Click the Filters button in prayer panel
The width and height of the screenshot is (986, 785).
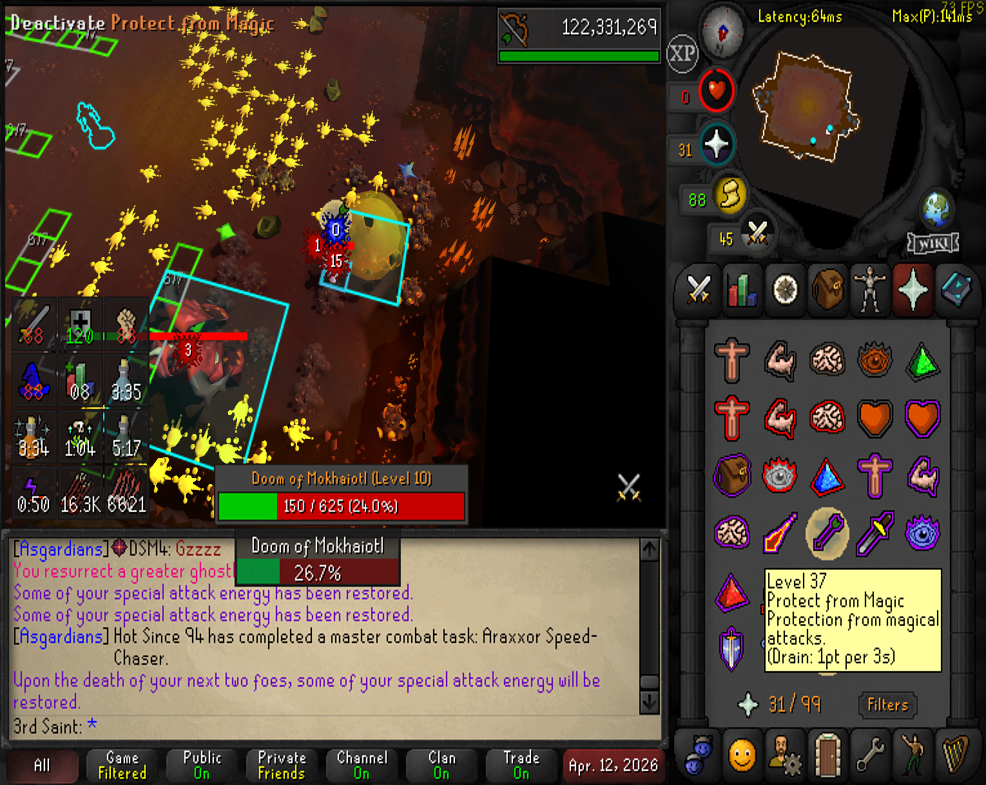(887, 705)
